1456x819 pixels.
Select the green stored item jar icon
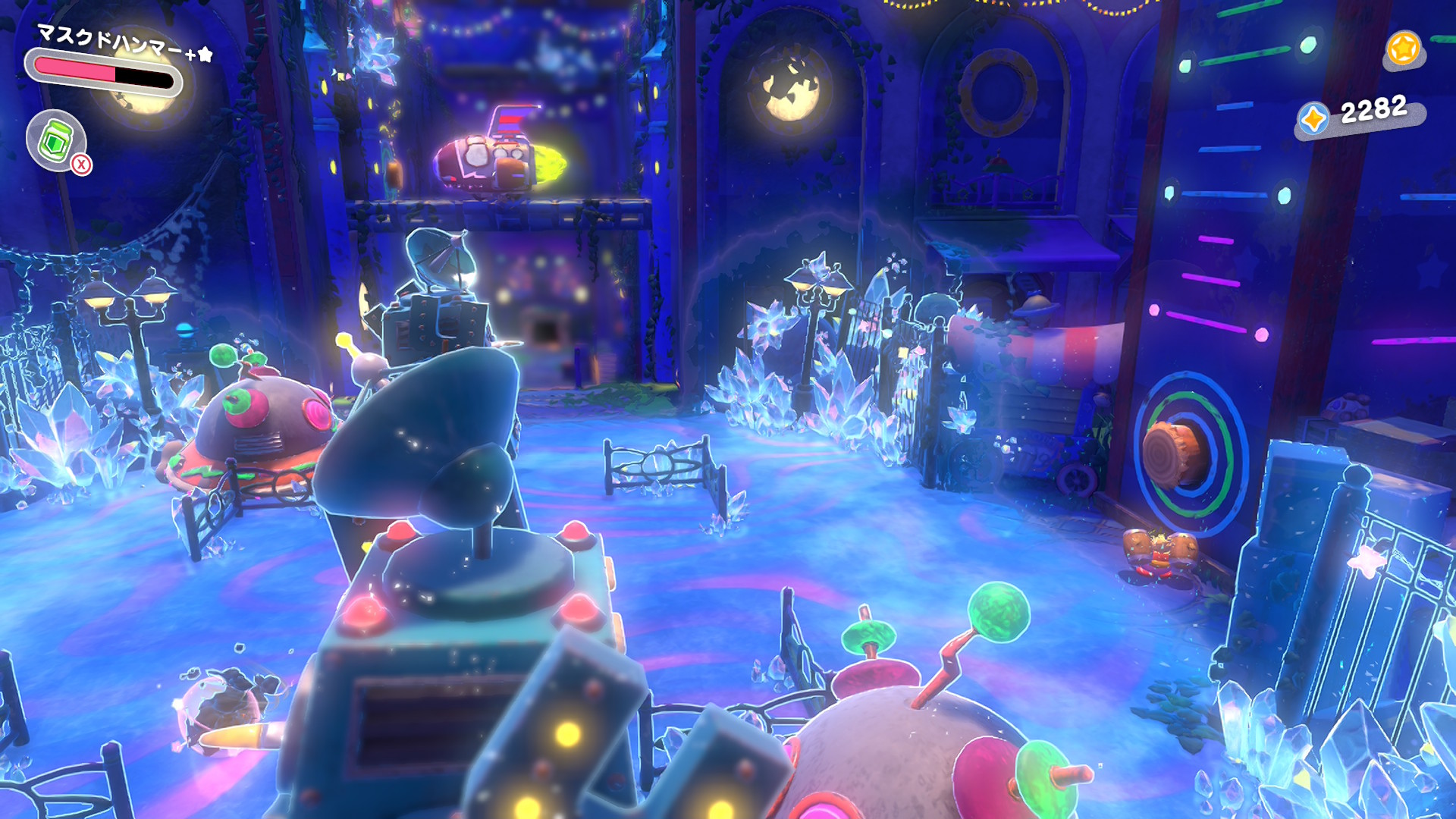click(x=56, y=140)
